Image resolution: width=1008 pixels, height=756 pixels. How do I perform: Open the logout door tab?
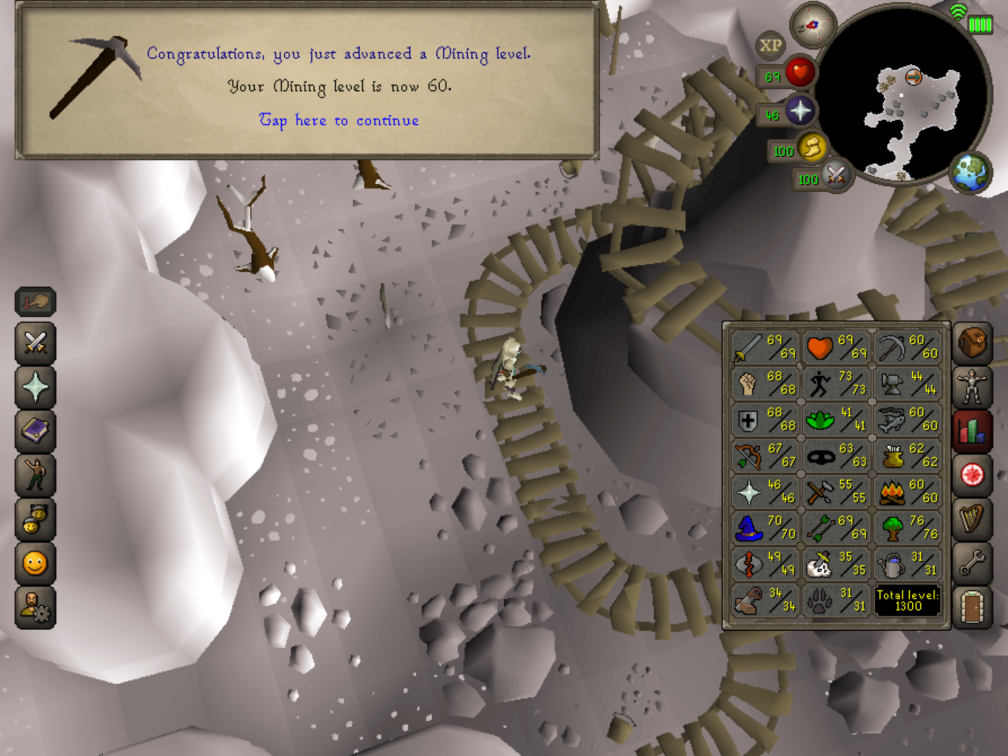pyautogui.click(x=972, y=605)
